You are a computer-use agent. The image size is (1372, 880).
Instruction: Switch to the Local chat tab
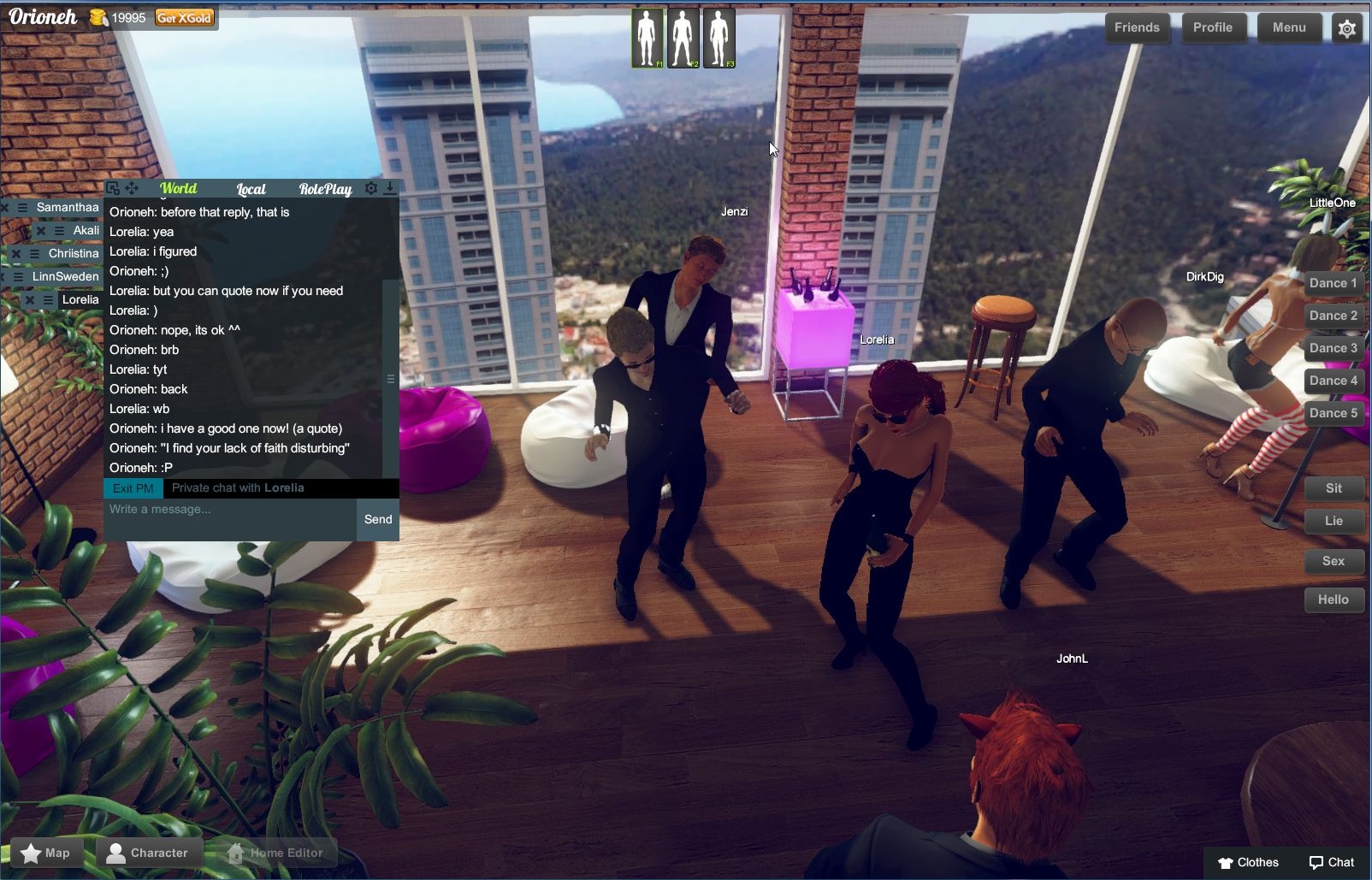[251, 189]
